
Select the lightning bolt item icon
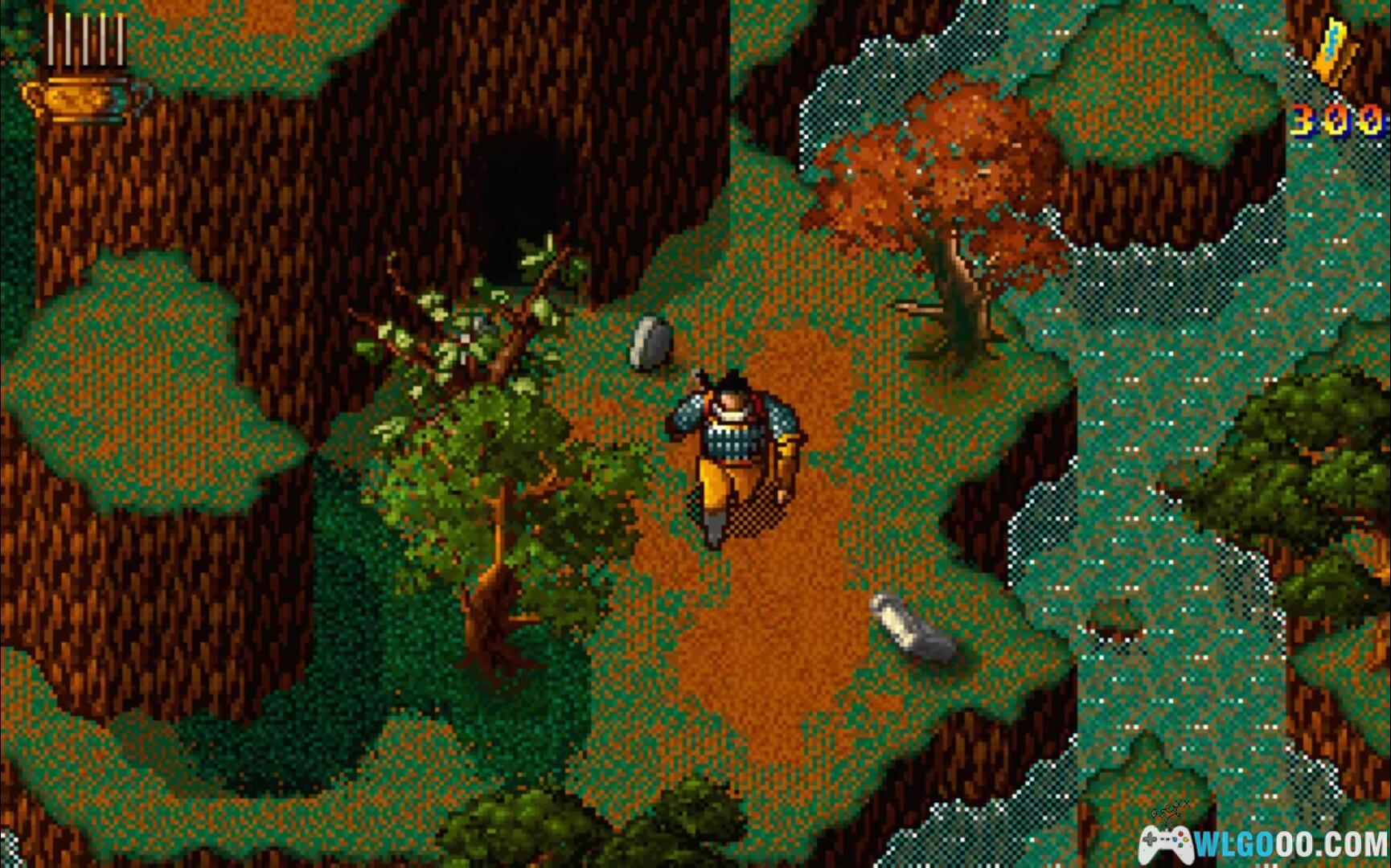(1335, 48)
